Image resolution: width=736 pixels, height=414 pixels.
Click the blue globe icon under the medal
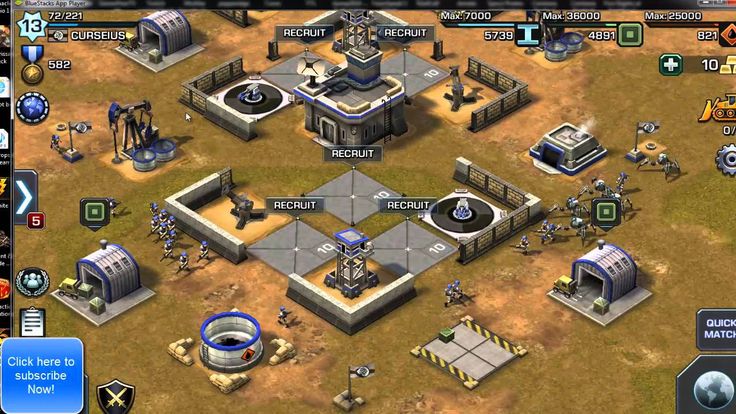31,106
